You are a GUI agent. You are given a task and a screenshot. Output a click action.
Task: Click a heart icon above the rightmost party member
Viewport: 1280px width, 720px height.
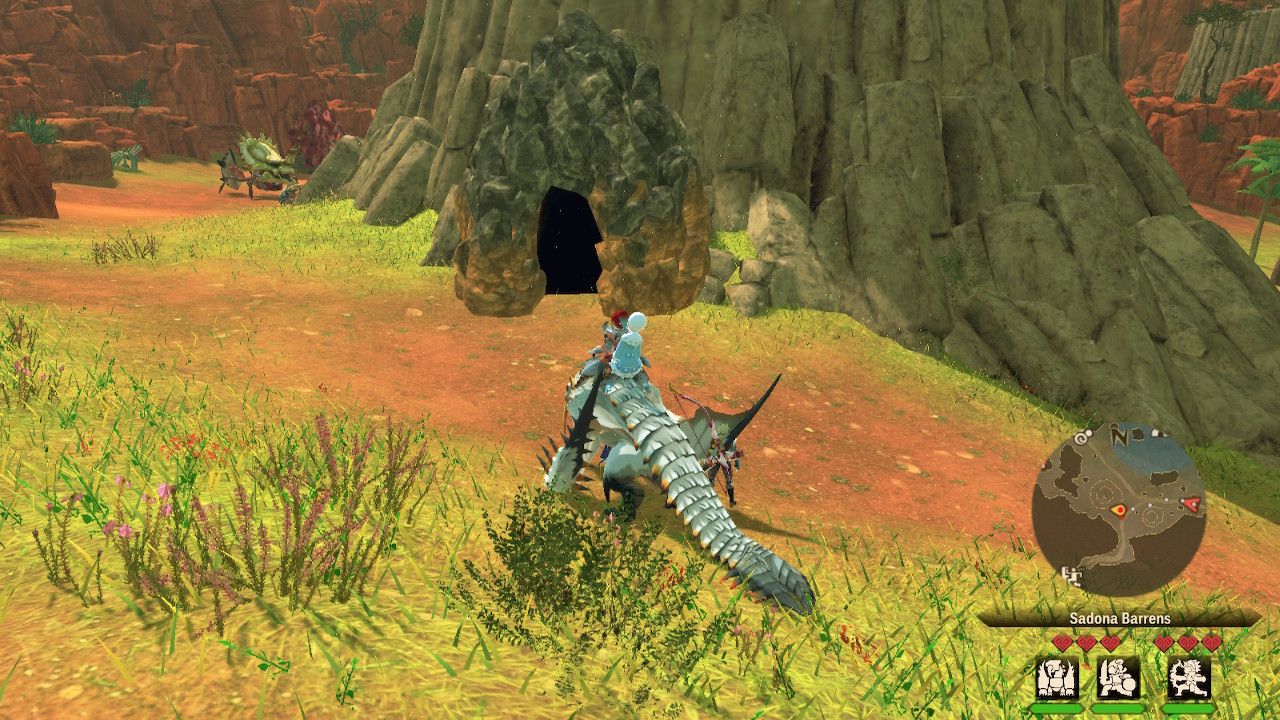click(x=1187, y=641)
